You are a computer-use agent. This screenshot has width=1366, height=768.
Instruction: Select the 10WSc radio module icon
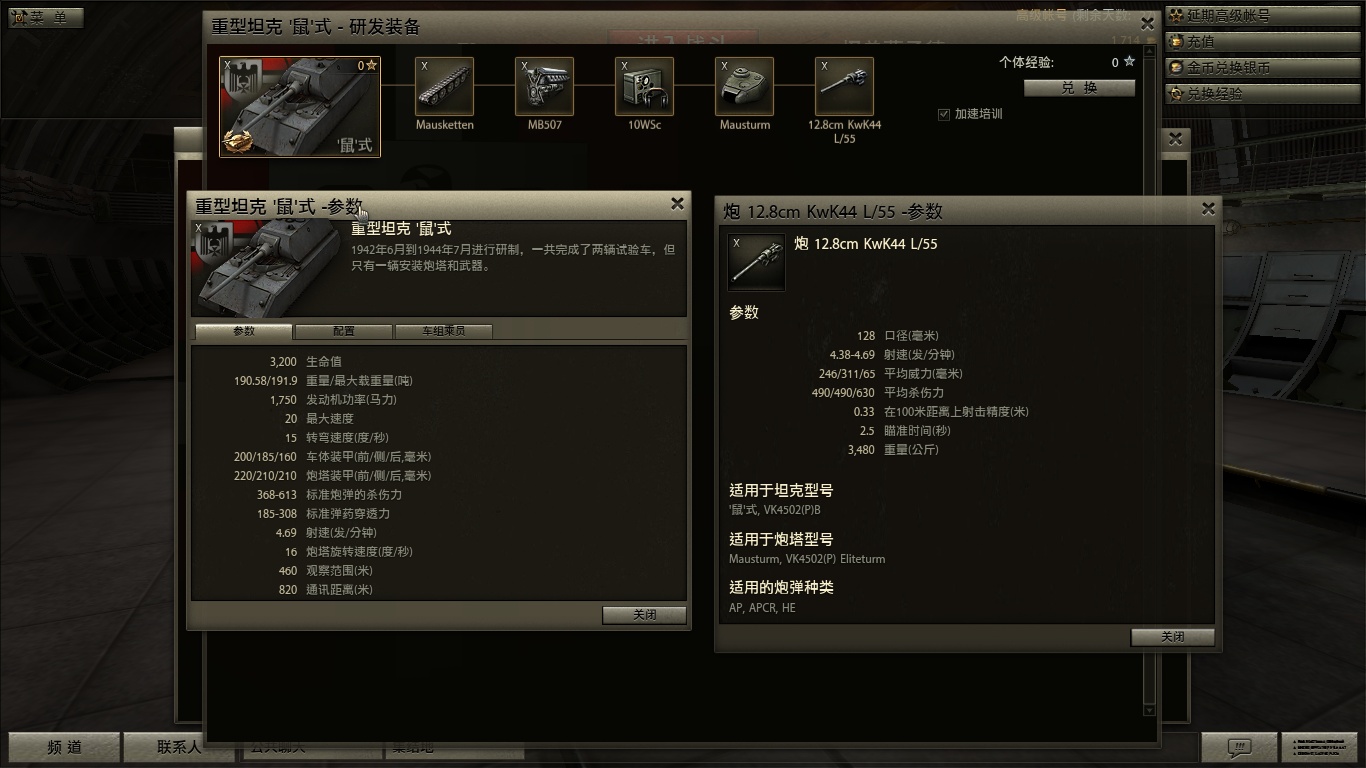coord(644,85)
